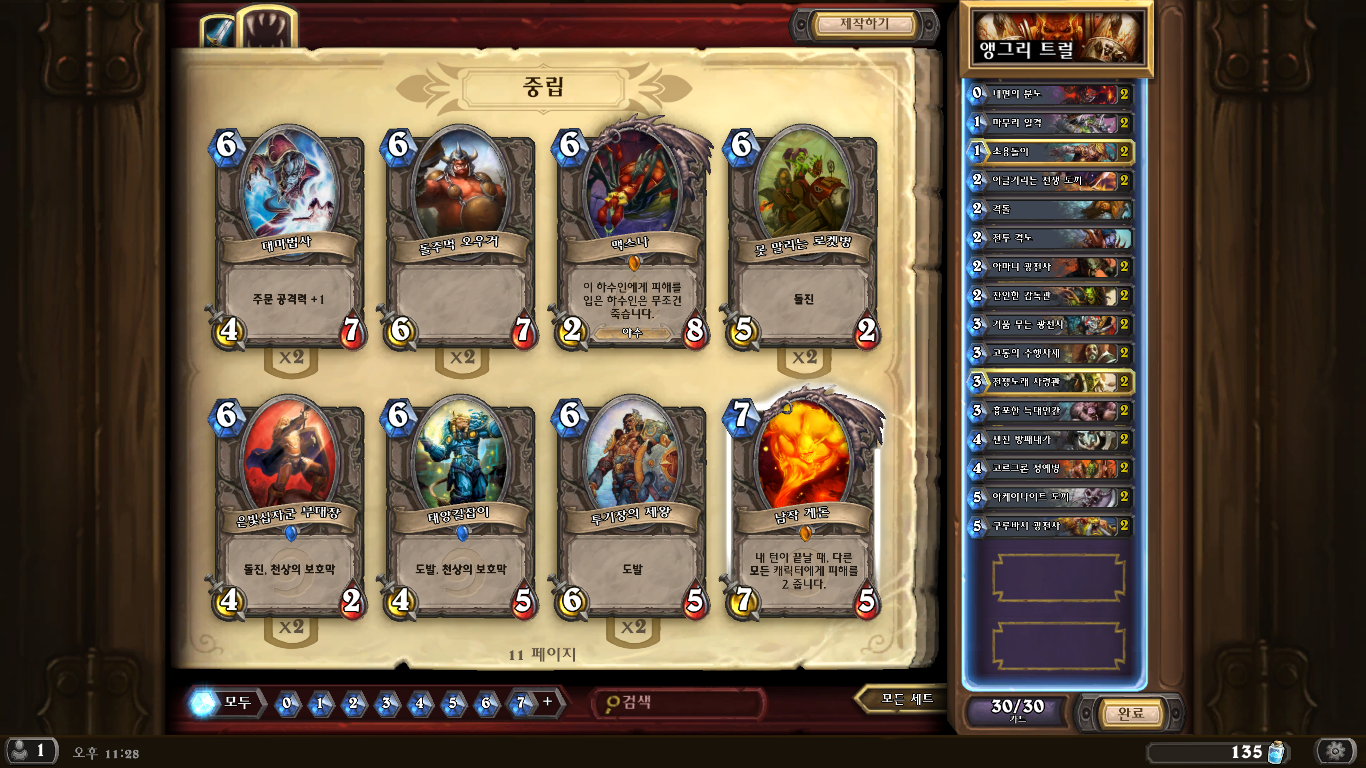1366x768 pixels.
Task: Select the 대마법사 card
Action: [x=288, y=240]
